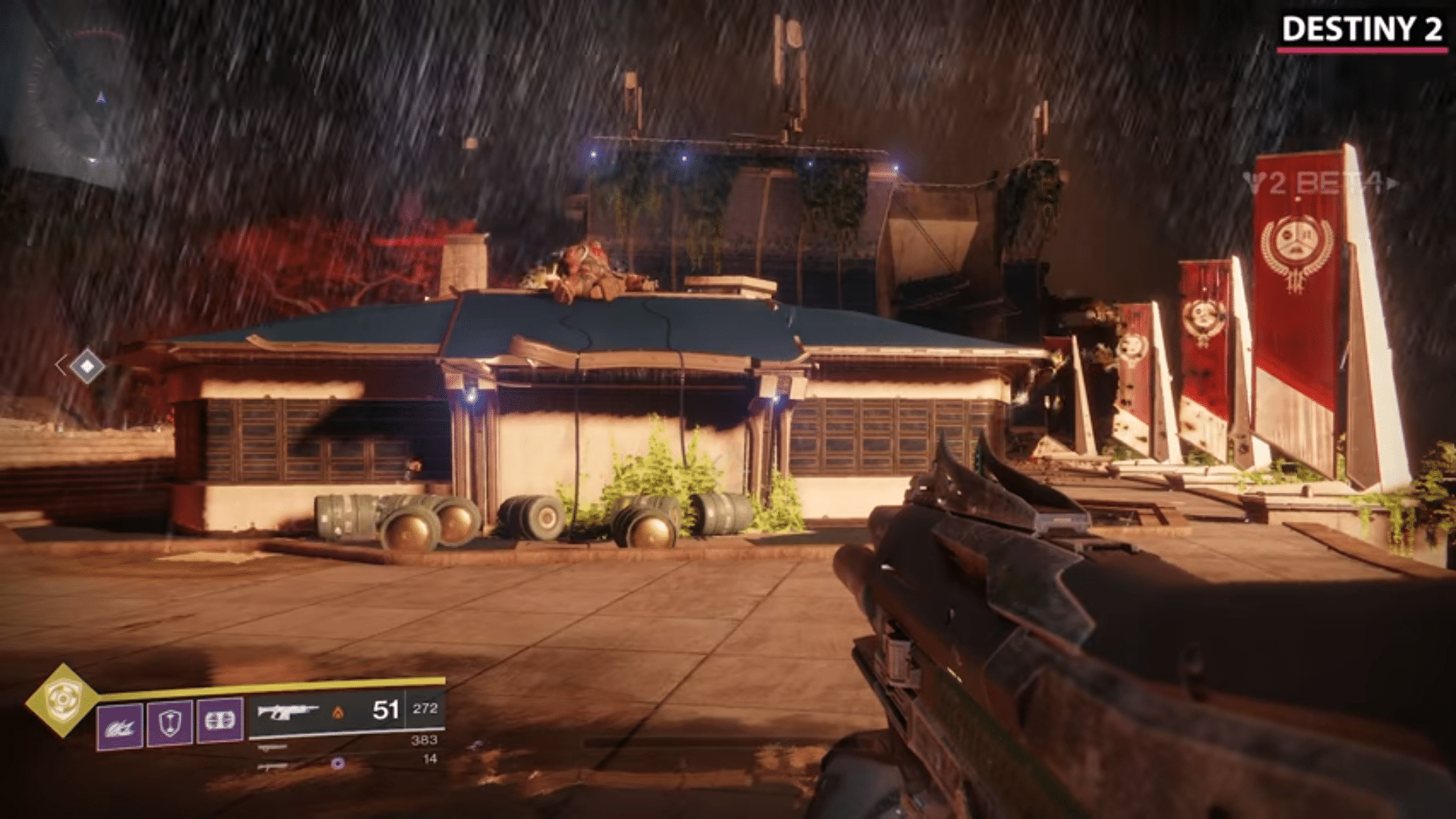
Task: Click the power ammo counter showing 14
Action: 428,758
